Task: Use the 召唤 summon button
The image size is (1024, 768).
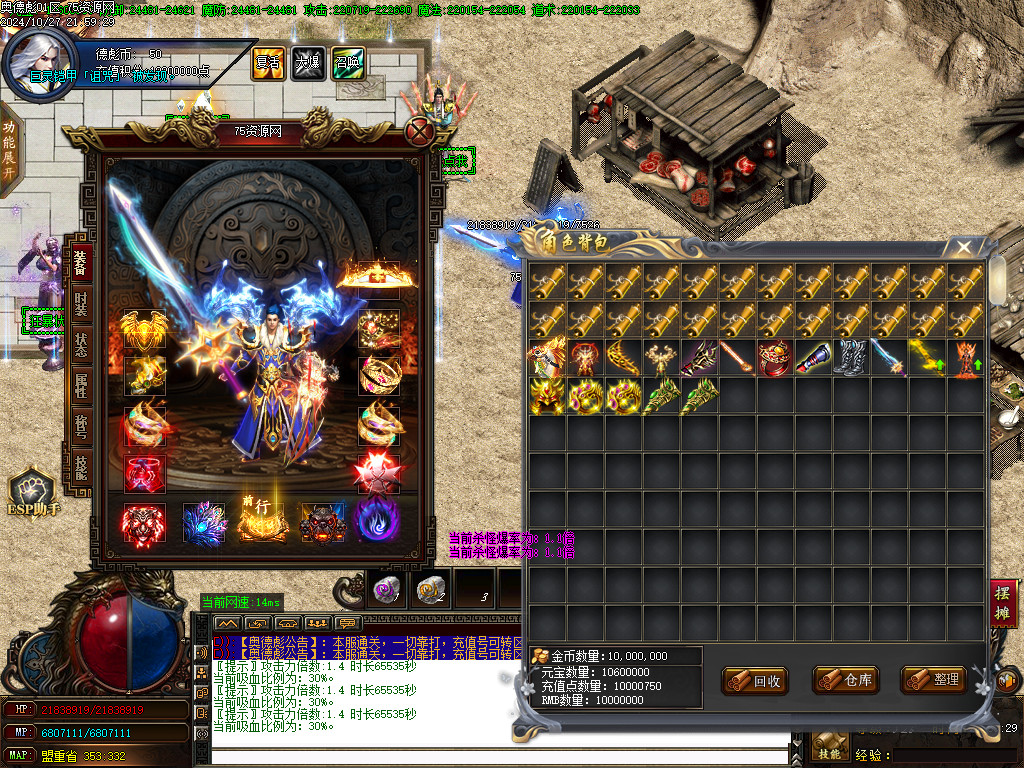Action: [346, 62]
